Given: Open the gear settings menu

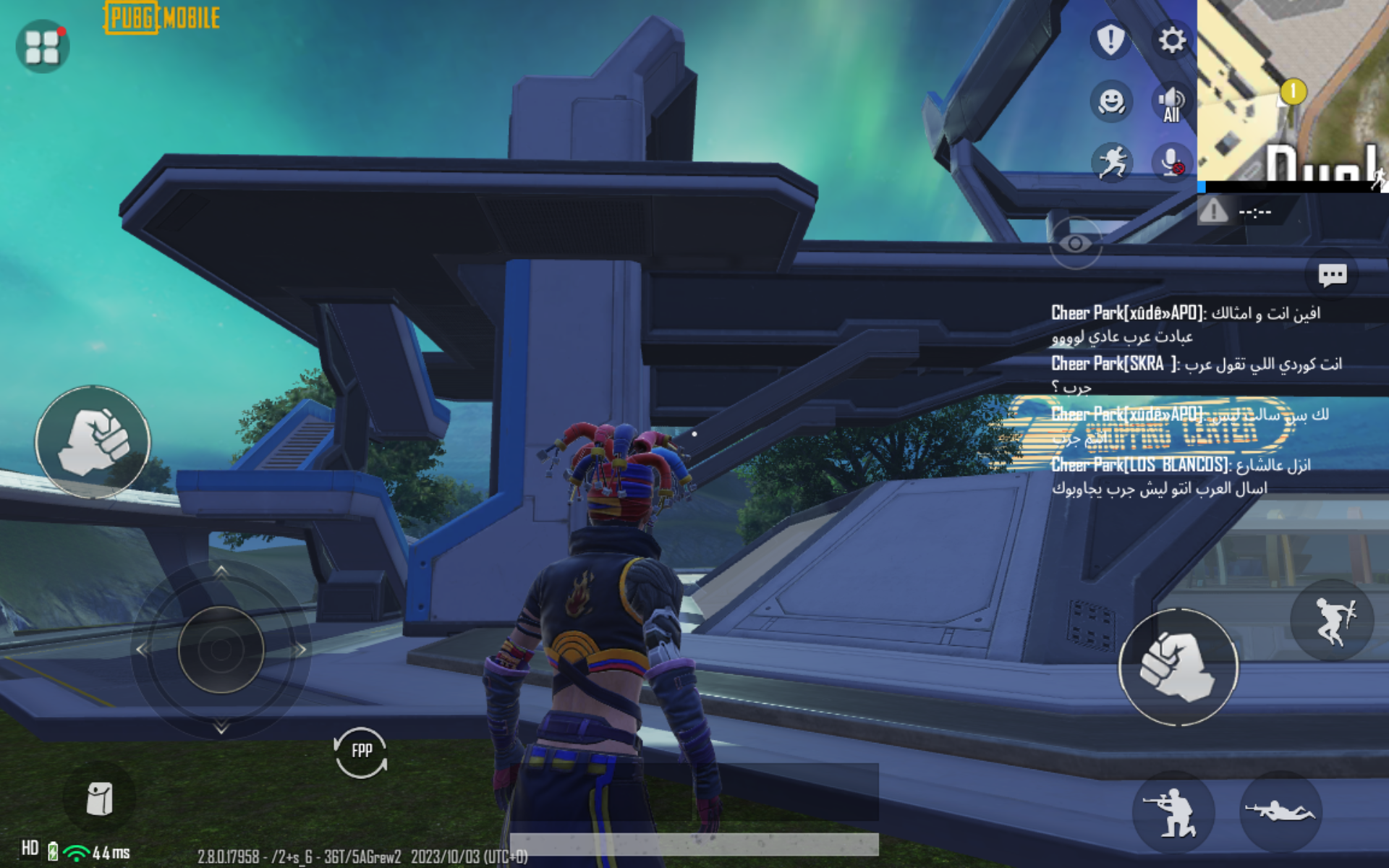Looking at the screenshot, I should [x=1172, y=39].
